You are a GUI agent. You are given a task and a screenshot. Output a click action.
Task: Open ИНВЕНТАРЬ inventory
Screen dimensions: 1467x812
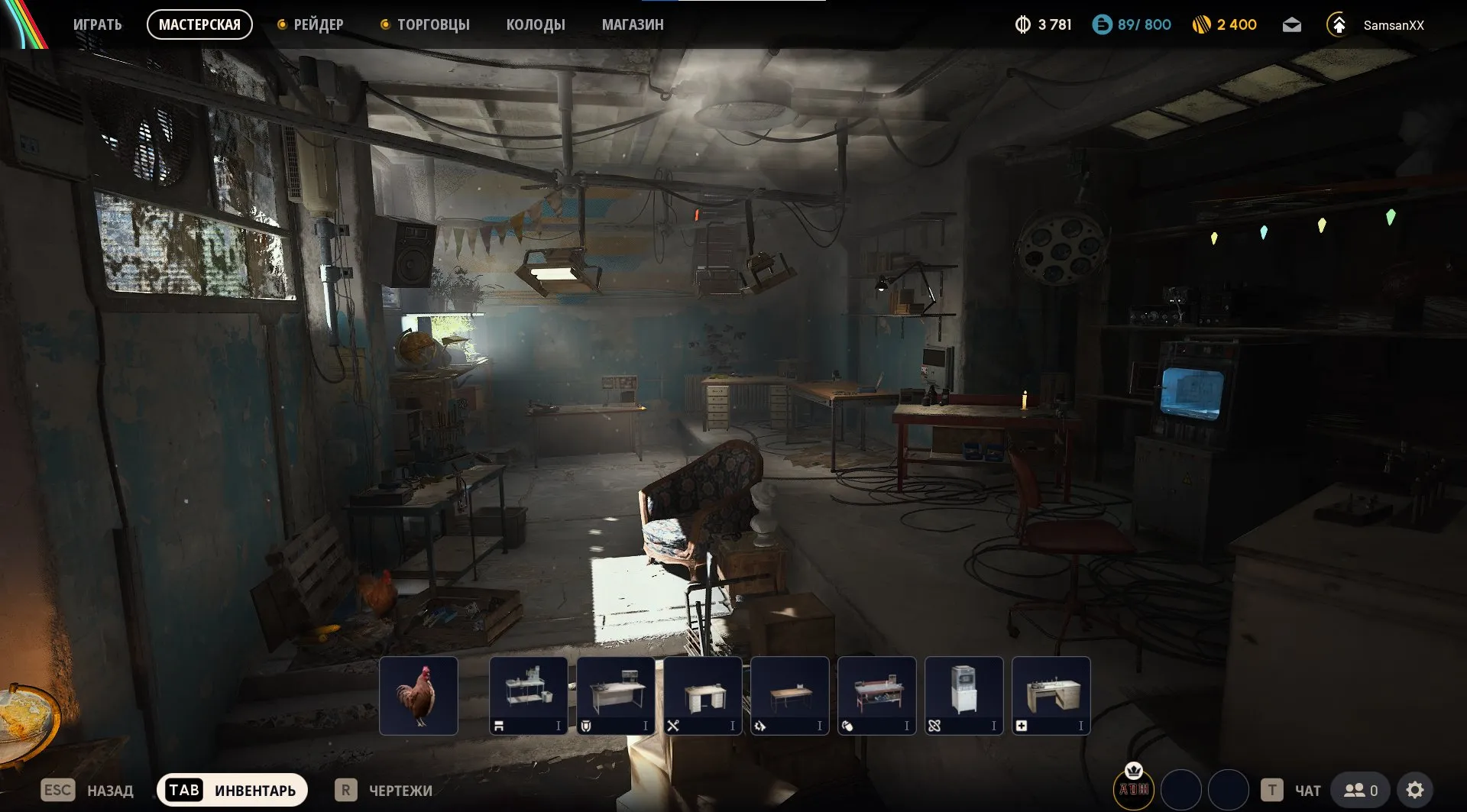click(232, 790)
